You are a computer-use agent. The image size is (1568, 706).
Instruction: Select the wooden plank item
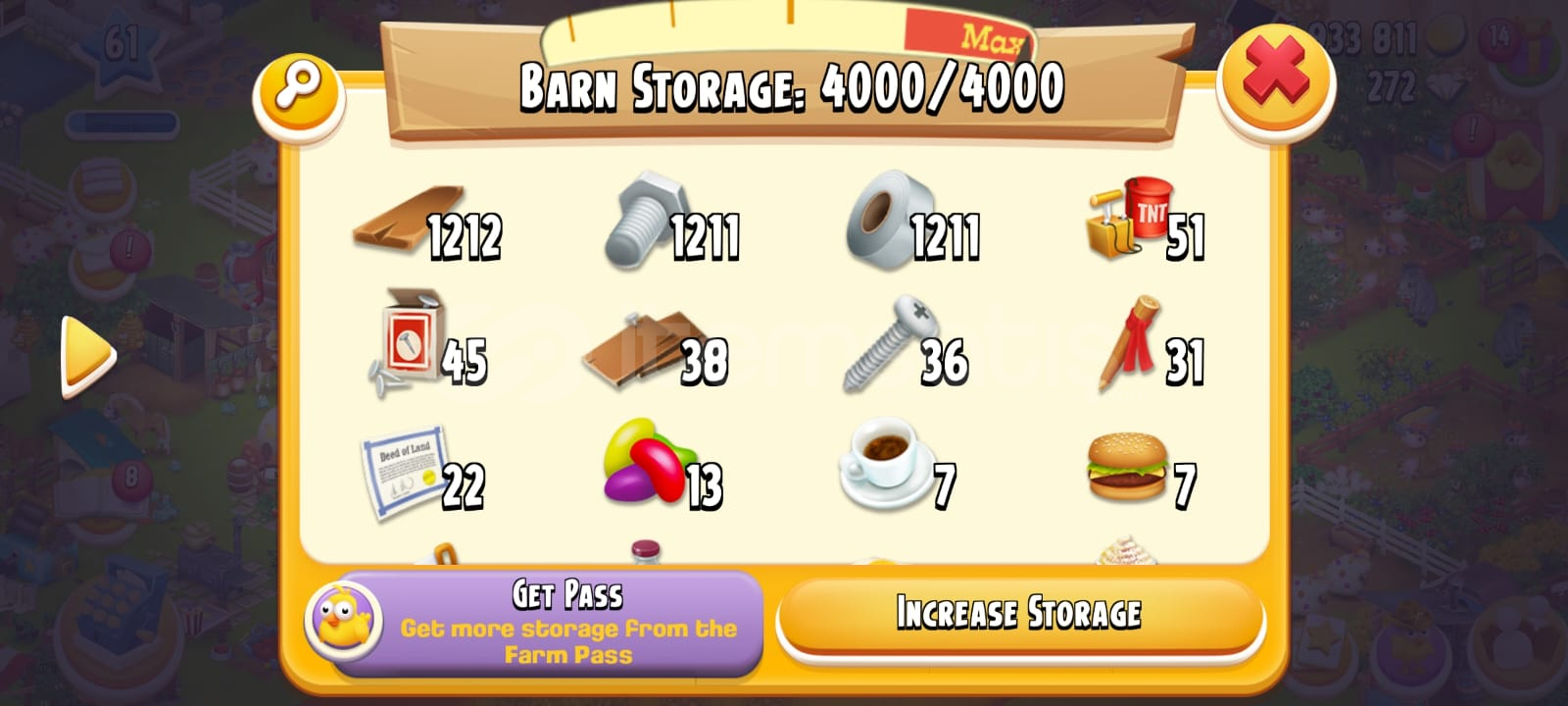pos(392,226)
